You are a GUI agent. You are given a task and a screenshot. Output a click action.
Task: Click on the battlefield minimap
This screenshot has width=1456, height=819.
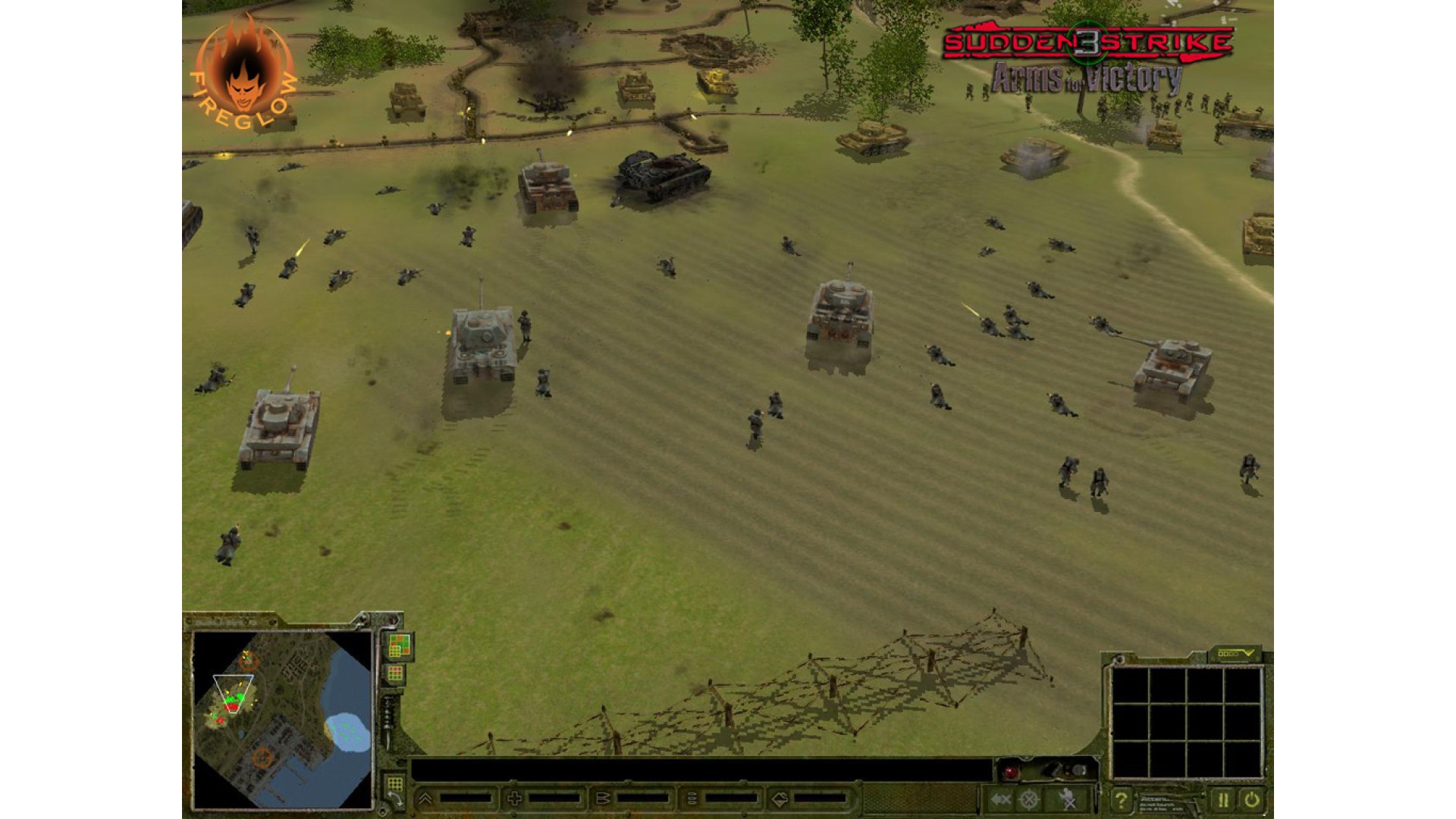click(x=282, y=719)
